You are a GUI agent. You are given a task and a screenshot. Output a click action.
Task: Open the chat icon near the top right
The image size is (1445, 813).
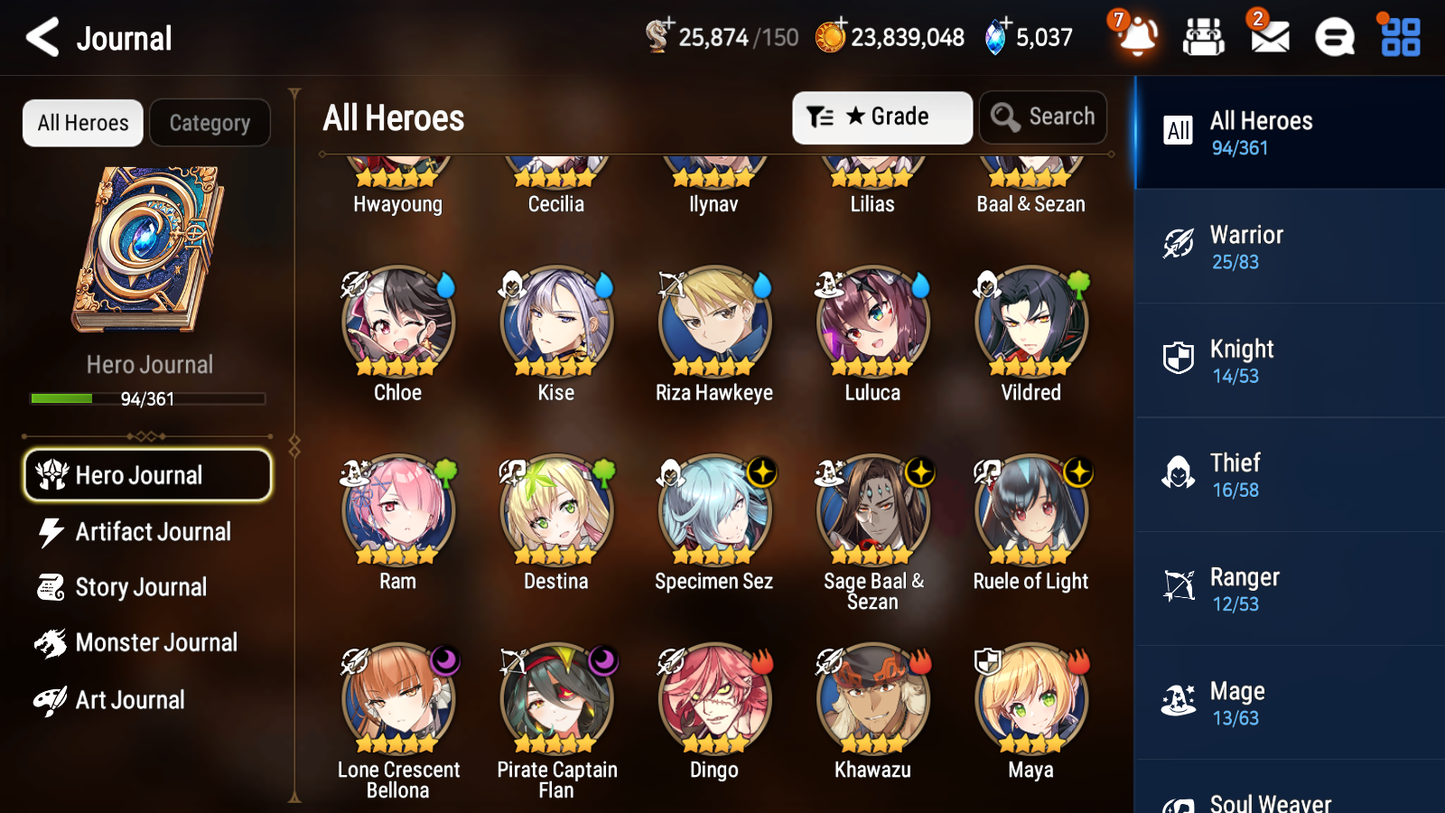tap(1334, 36)
